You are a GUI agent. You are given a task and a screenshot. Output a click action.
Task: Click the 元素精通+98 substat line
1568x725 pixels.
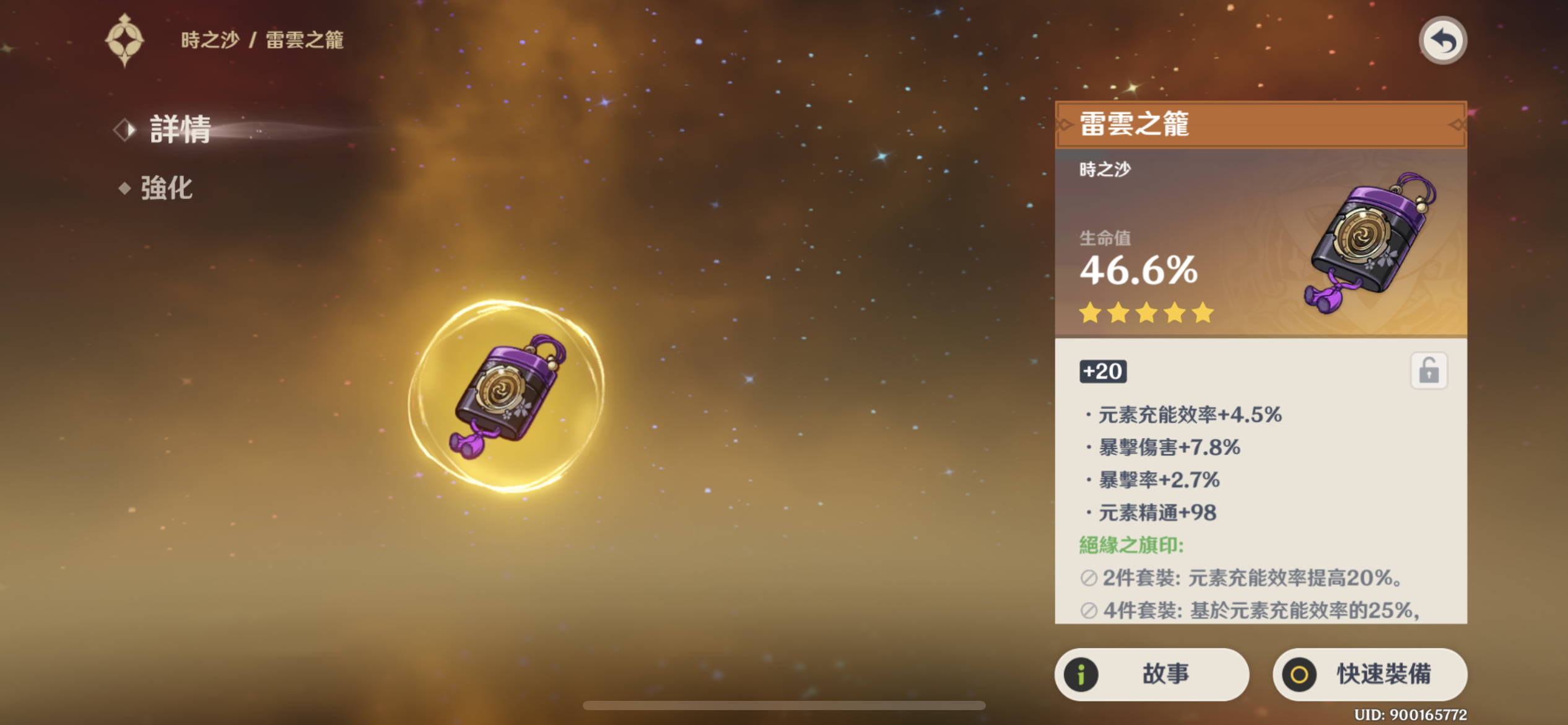click(1152, 512)
